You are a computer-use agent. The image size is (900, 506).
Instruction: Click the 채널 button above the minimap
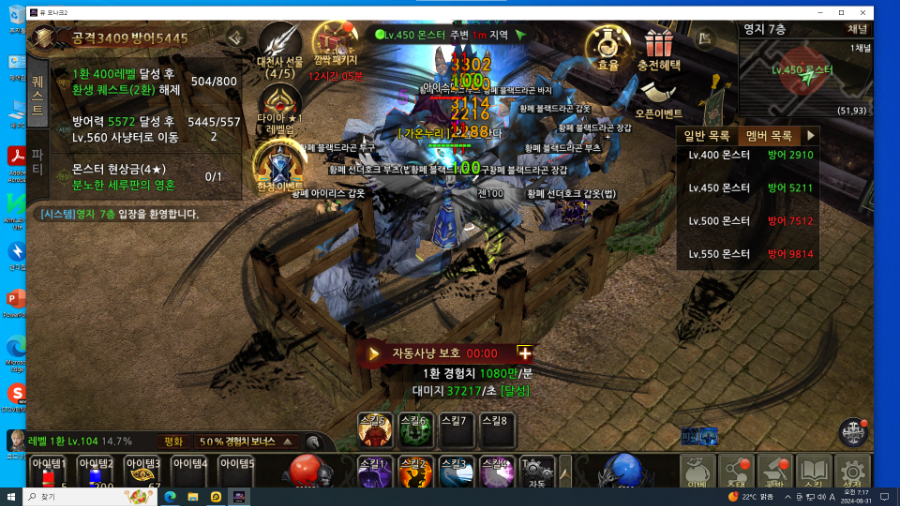click(857, 29)
